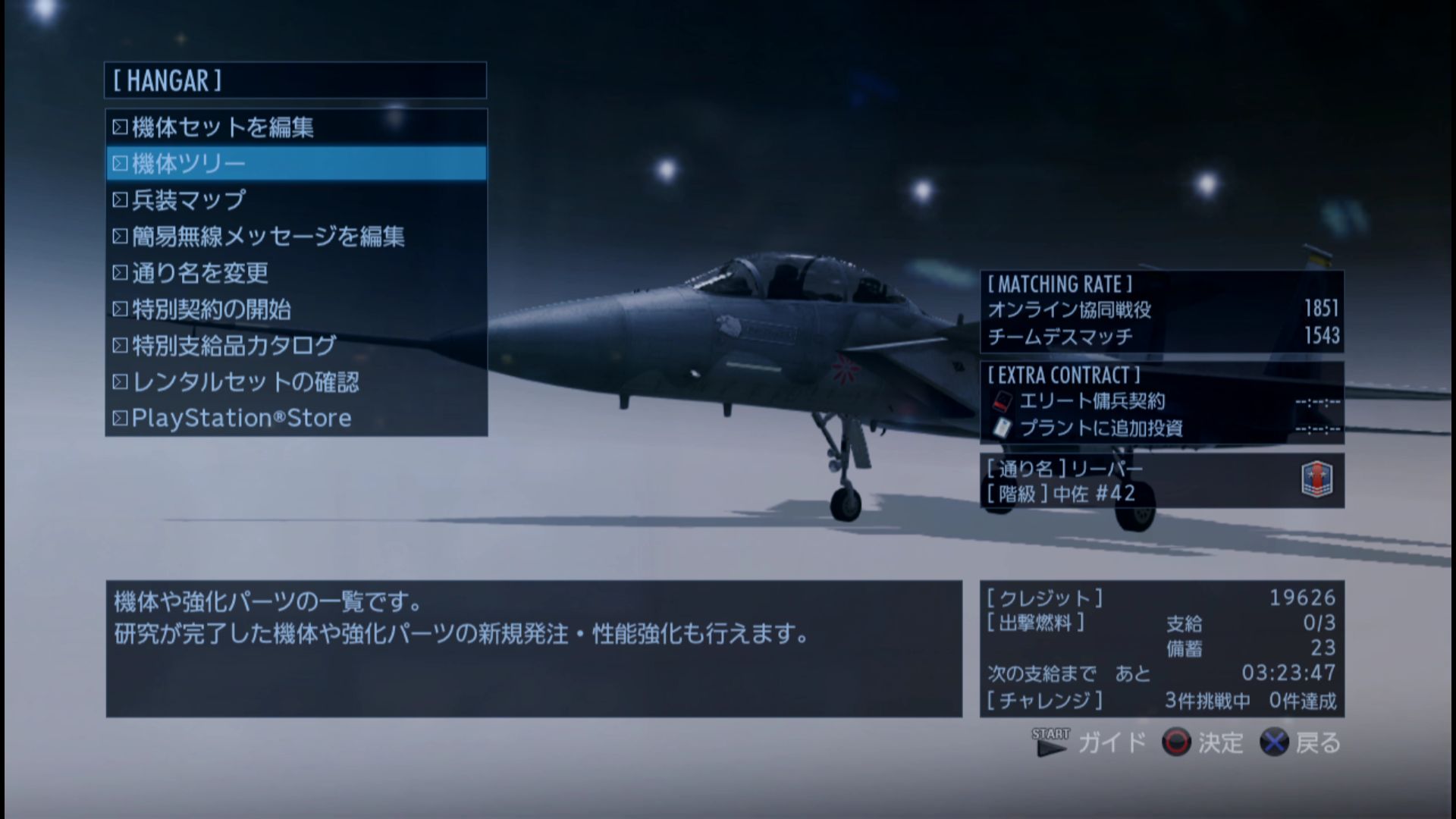Click the エリート傭兵契約 extra contract row
Viewport: 1456px width, 819px height.
click(x=1162, y=401)
